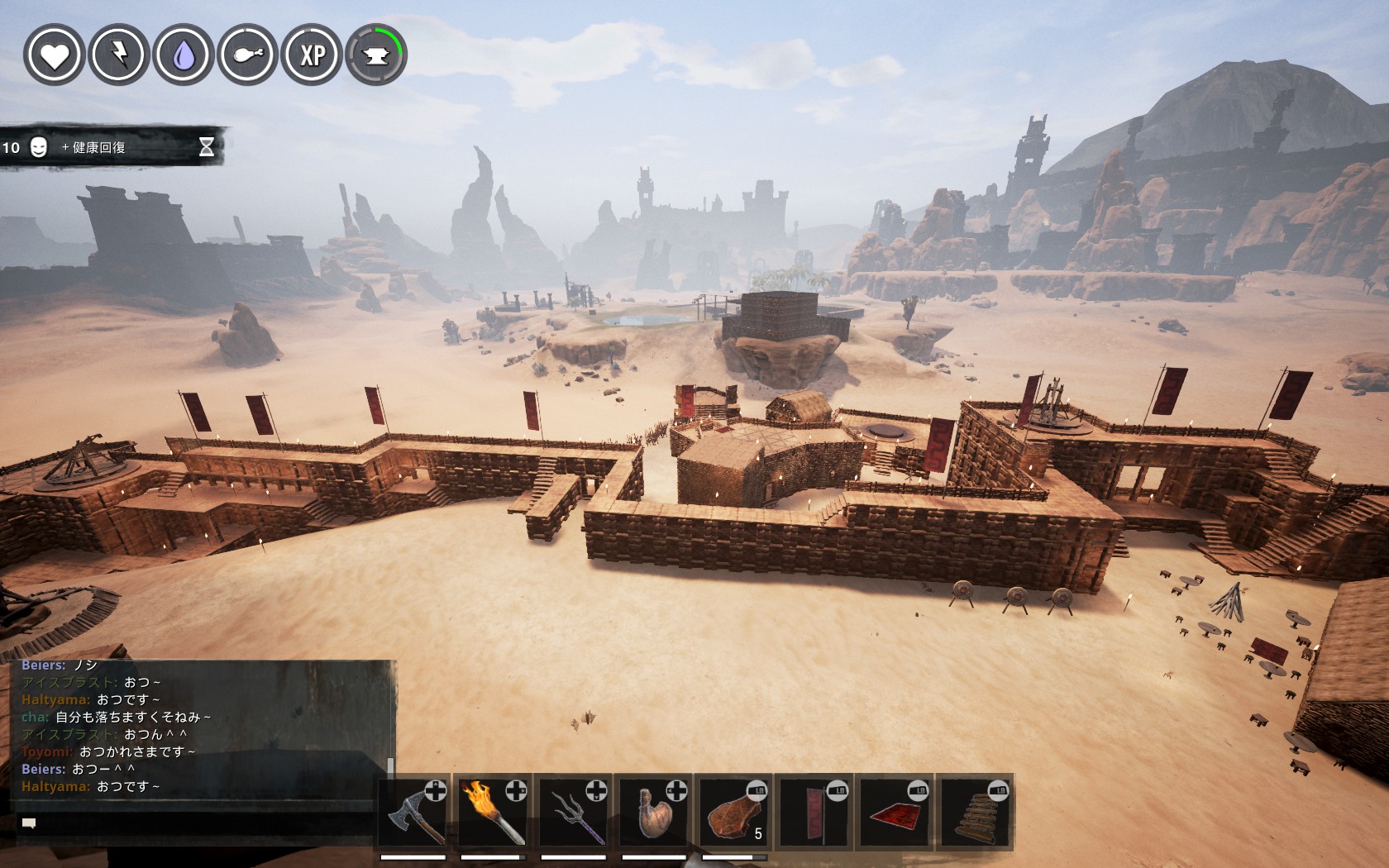Viewport: 1389px width, 868px height.
Task: Click the hunger drumstick status icon
Action: [248, 55]
